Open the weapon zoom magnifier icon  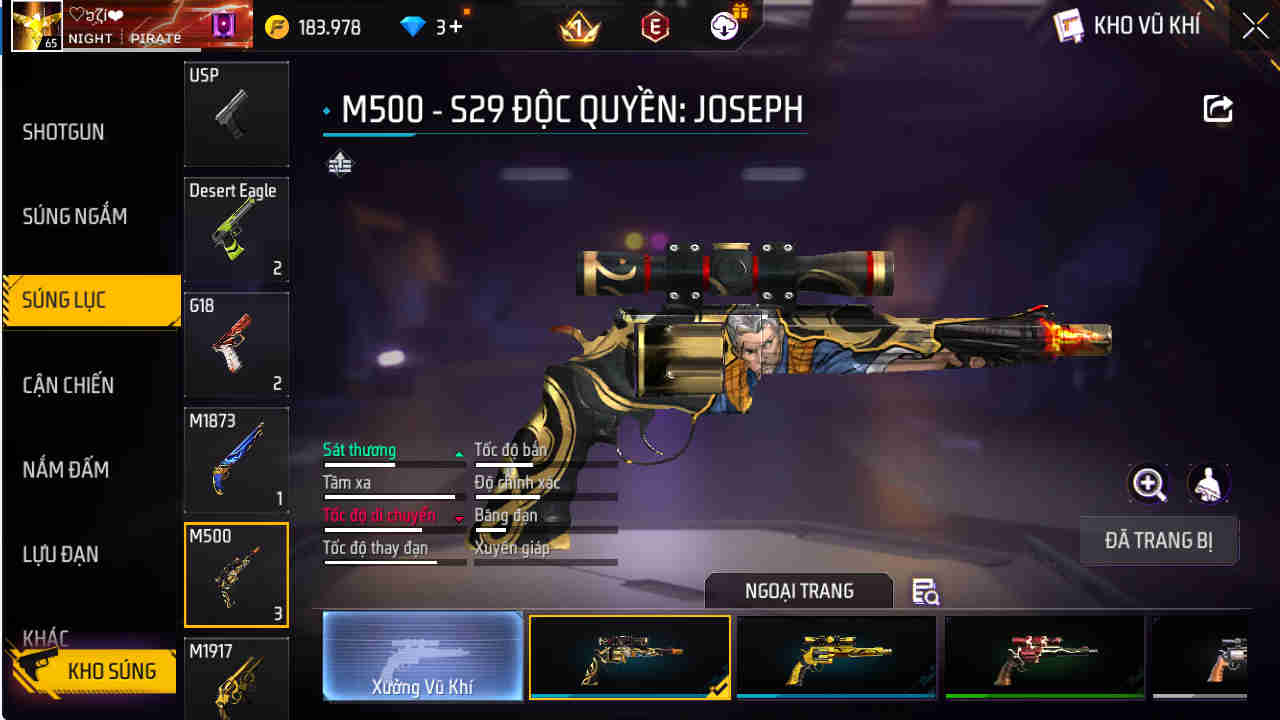(x=1148, y=484)
